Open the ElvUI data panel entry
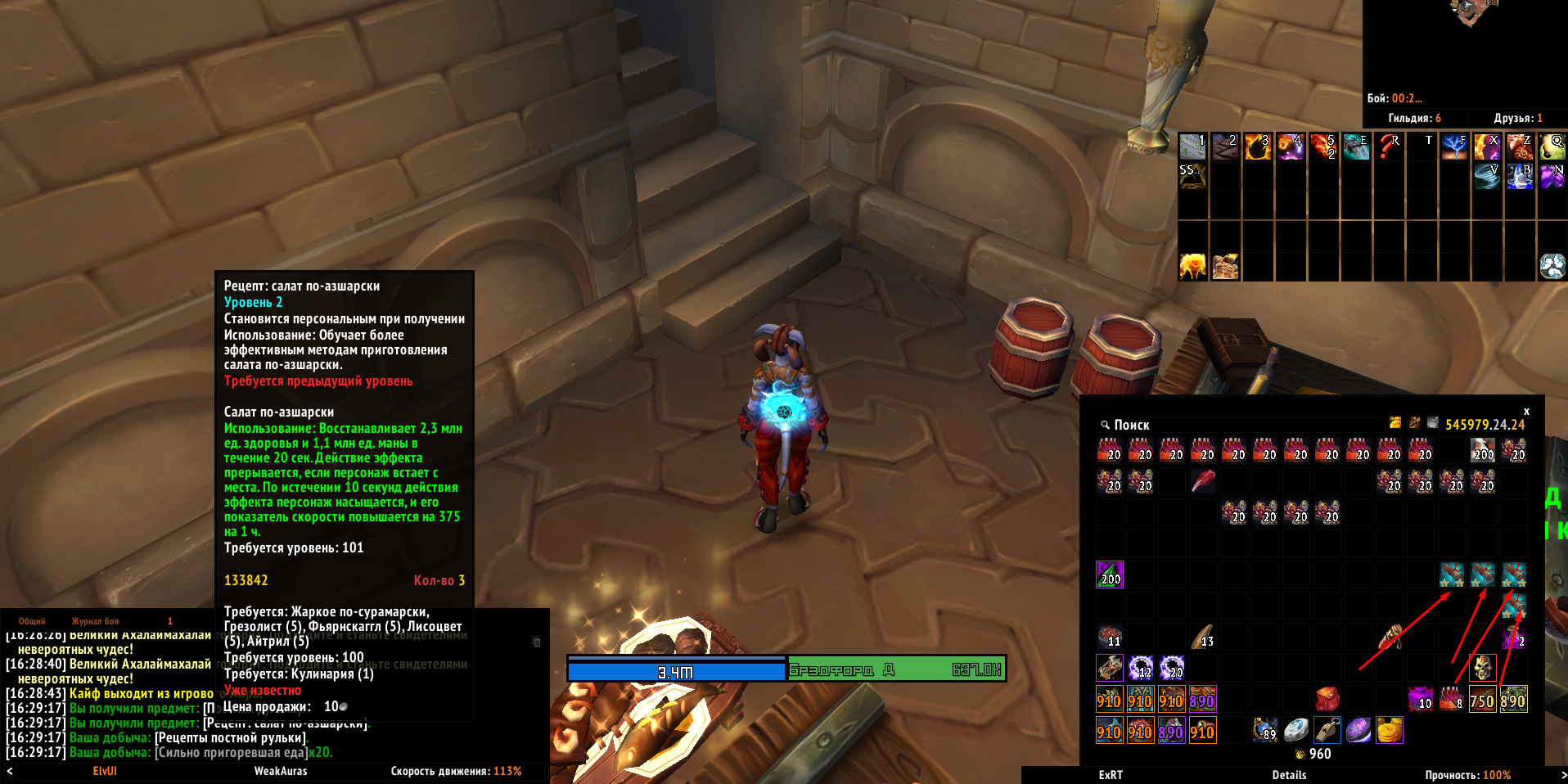The image size is (1568, 784). [105, 771]
